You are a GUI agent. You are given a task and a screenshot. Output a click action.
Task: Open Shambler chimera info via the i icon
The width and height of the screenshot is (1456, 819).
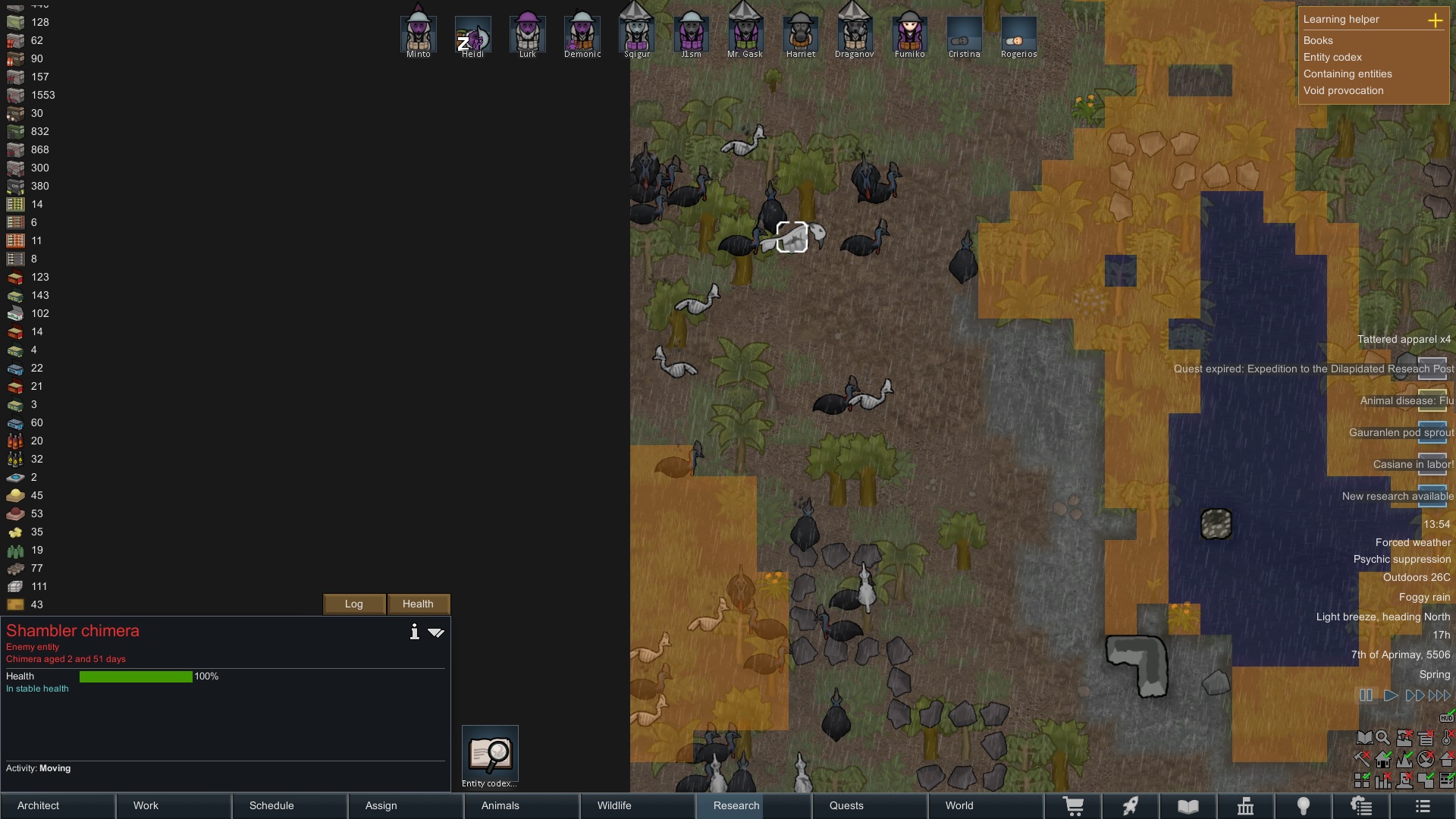click(x=414, y=632)
